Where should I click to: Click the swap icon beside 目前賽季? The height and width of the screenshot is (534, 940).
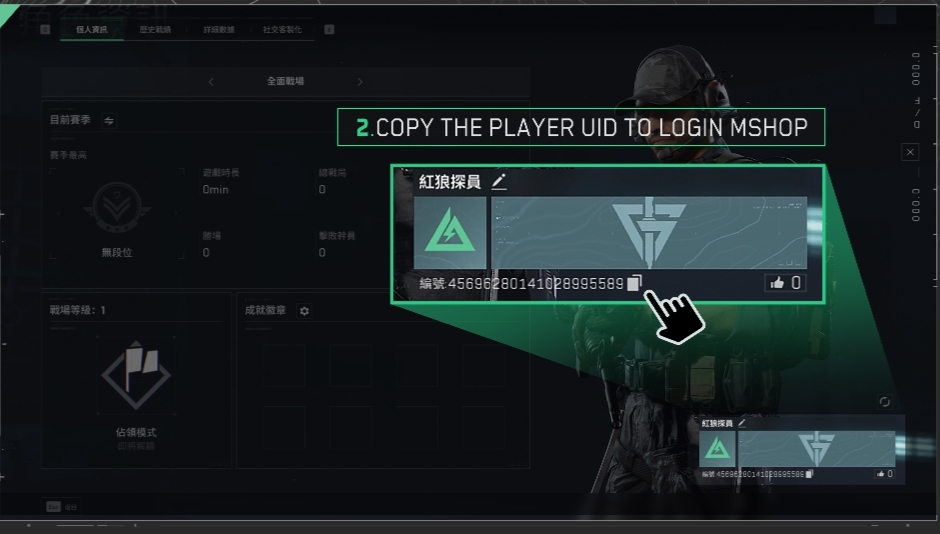[109, 121]
